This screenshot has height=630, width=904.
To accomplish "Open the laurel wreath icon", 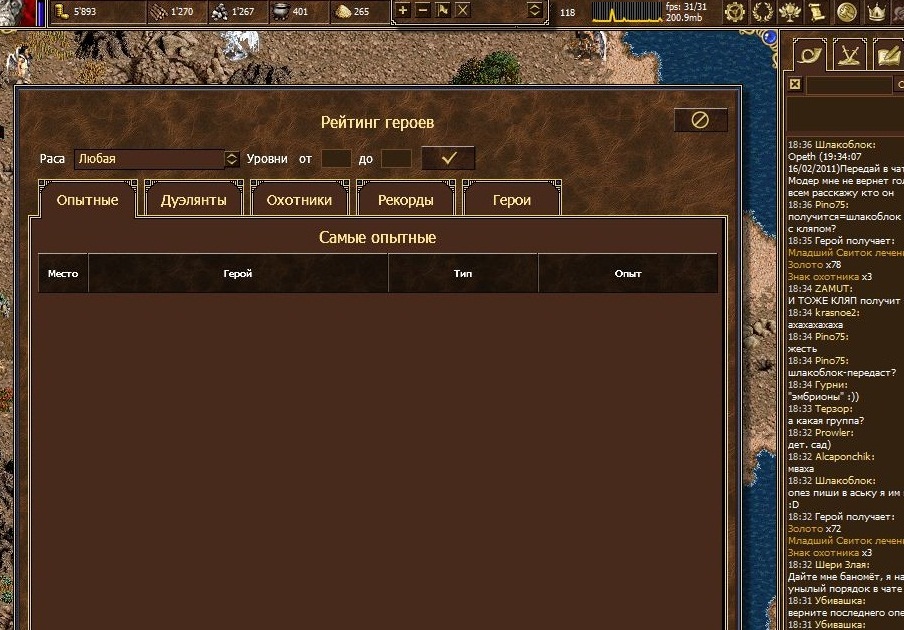I will click(x=763, y=12).
